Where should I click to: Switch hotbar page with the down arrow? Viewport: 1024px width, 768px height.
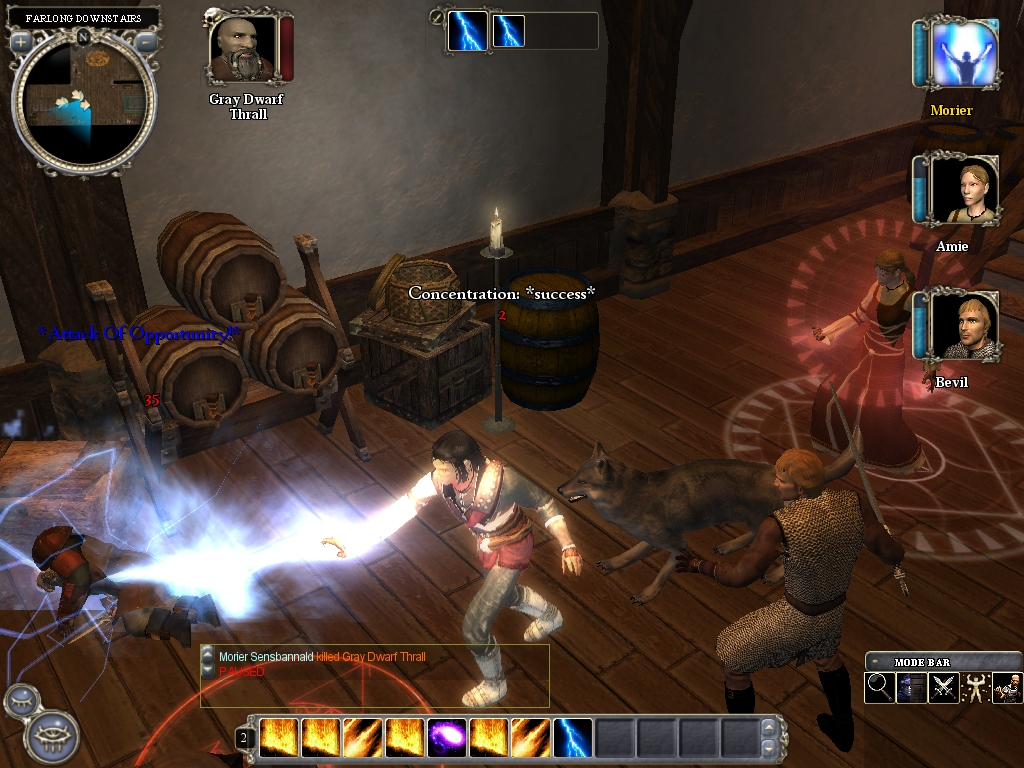[x=767, y=746]
